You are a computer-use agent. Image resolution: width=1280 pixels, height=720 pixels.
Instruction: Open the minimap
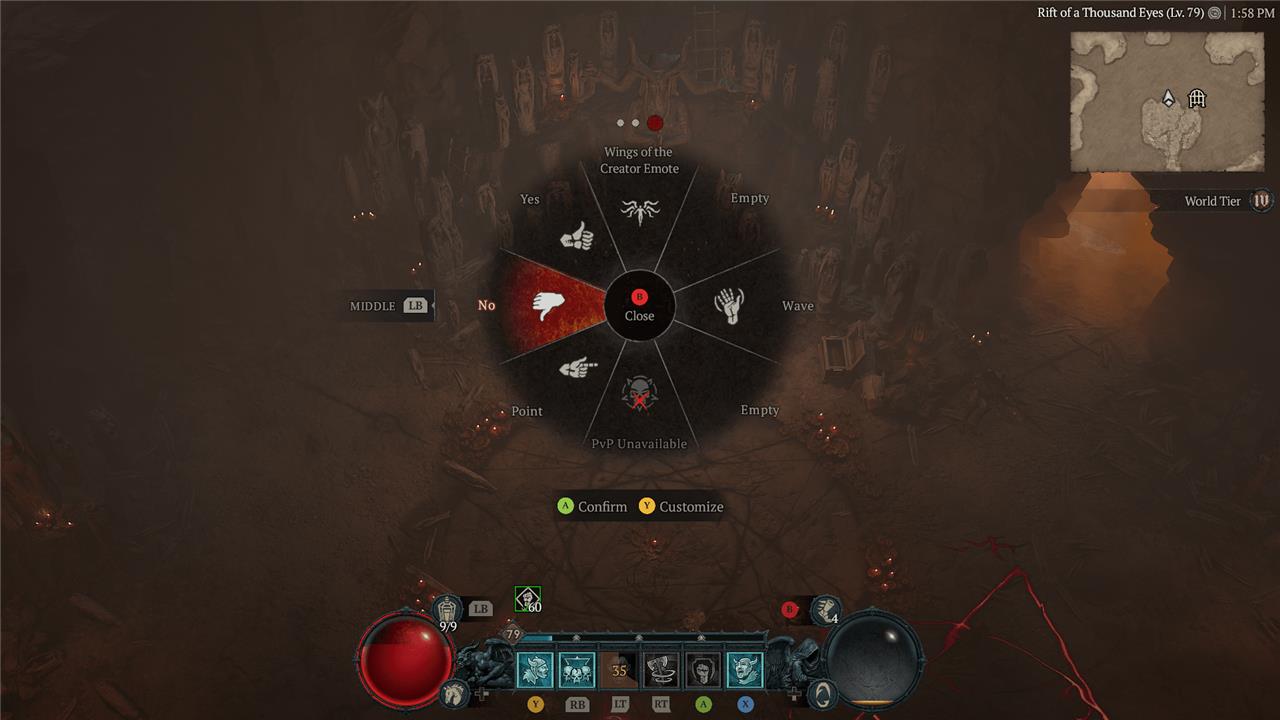(1152, 101)
